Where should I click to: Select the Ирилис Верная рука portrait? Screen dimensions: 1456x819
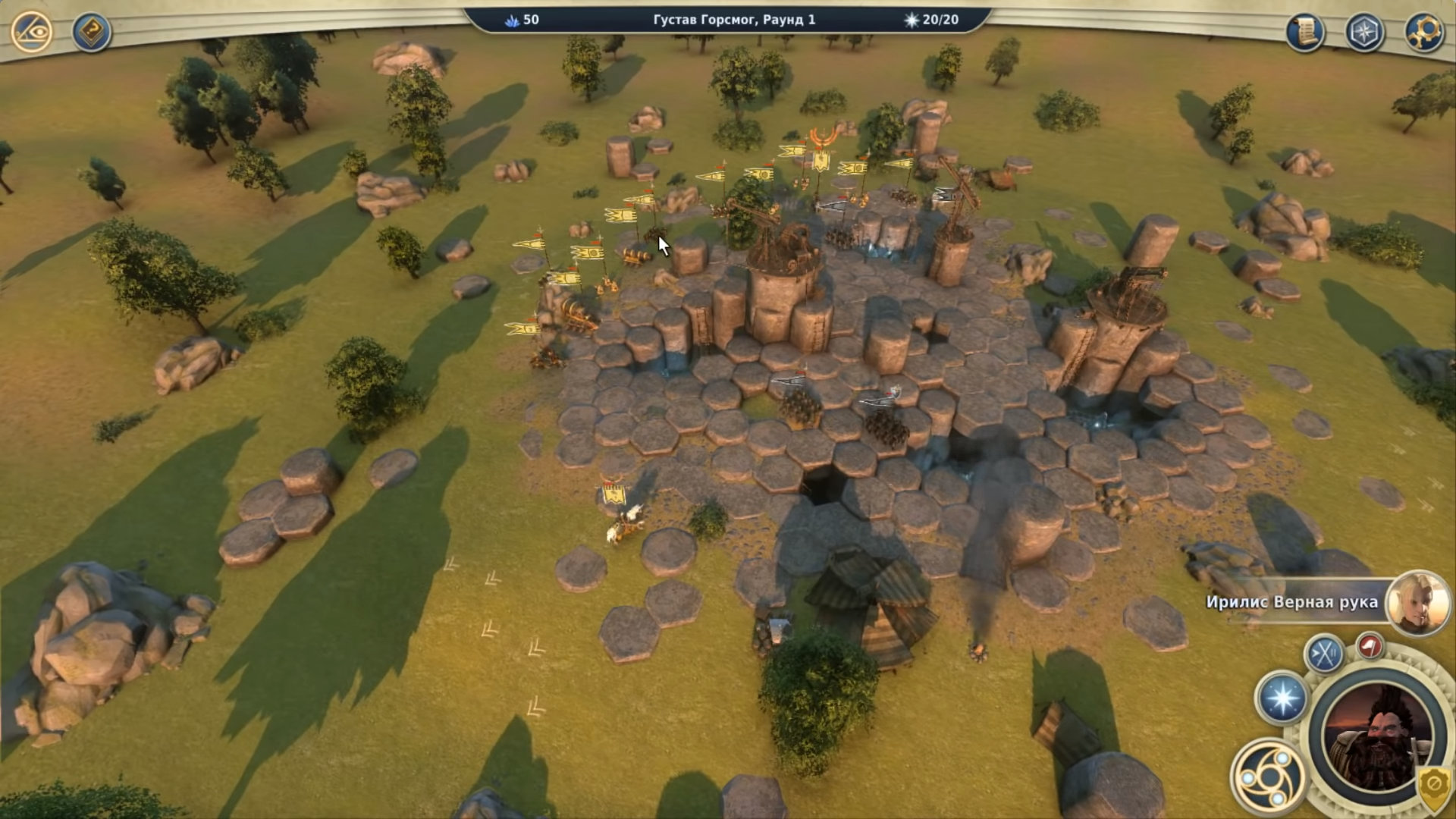tap(1417, 603)
